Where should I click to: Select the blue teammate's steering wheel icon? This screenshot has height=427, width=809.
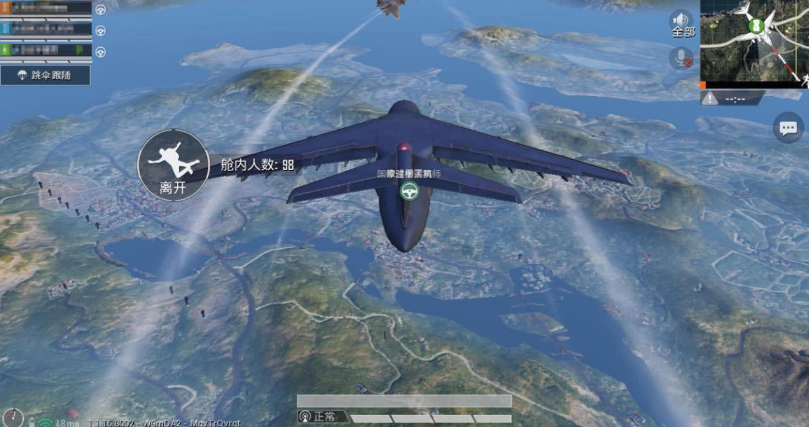click(x=100, y=29)
